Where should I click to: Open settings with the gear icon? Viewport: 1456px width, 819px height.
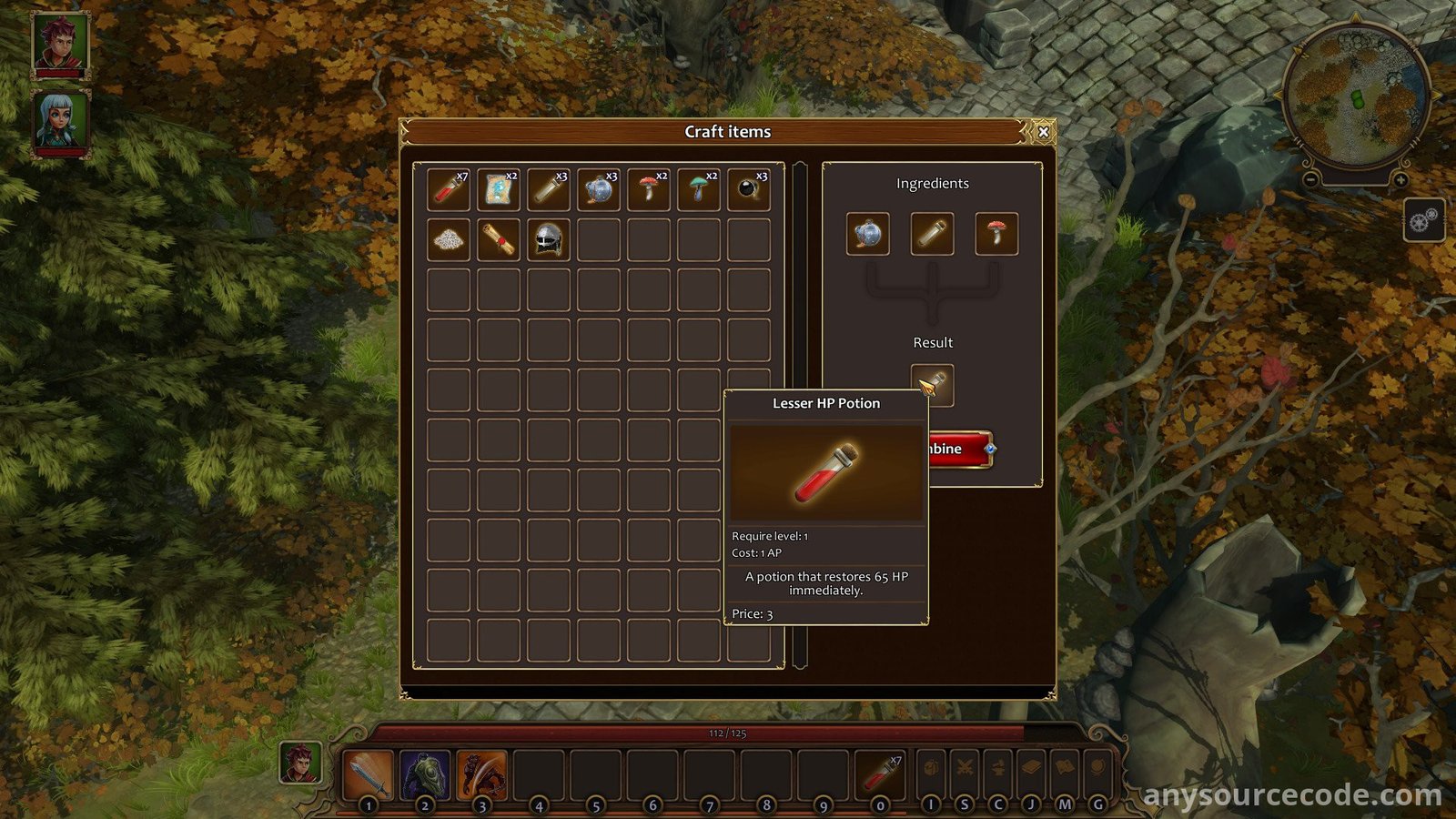(1424, 220)
